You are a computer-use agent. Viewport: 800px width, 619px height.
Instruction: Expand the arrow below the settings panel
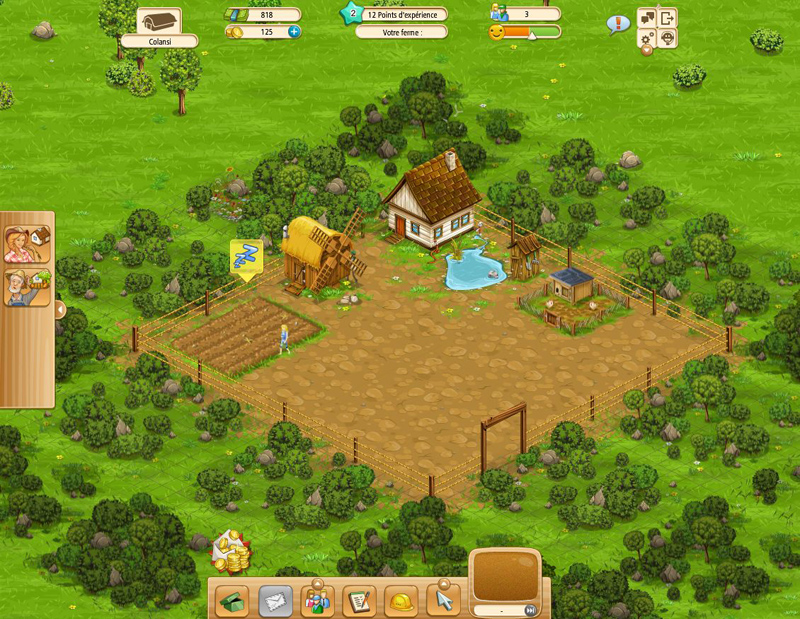pos(647,51)
